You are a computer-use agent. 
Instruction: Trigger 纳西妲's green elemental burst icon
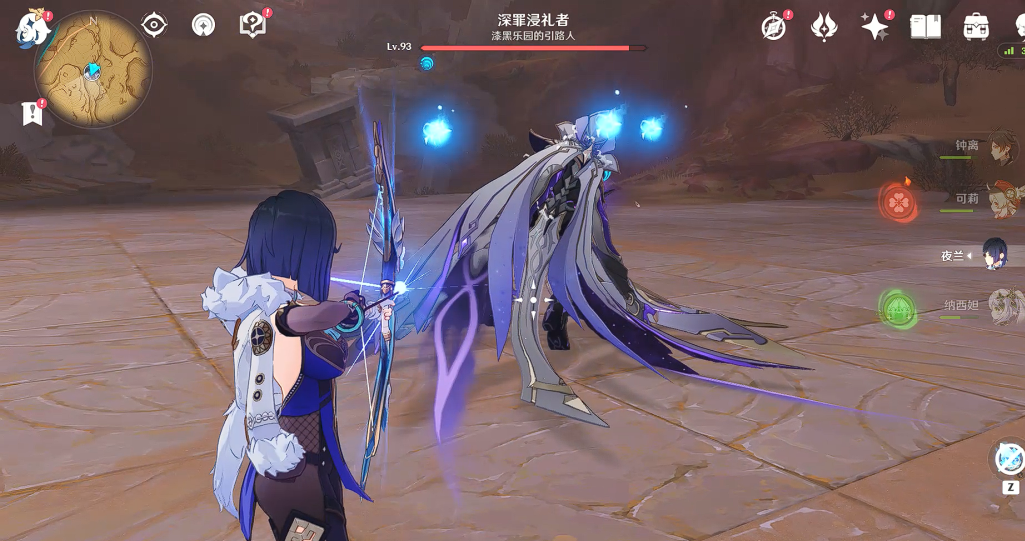pos(898,308)
